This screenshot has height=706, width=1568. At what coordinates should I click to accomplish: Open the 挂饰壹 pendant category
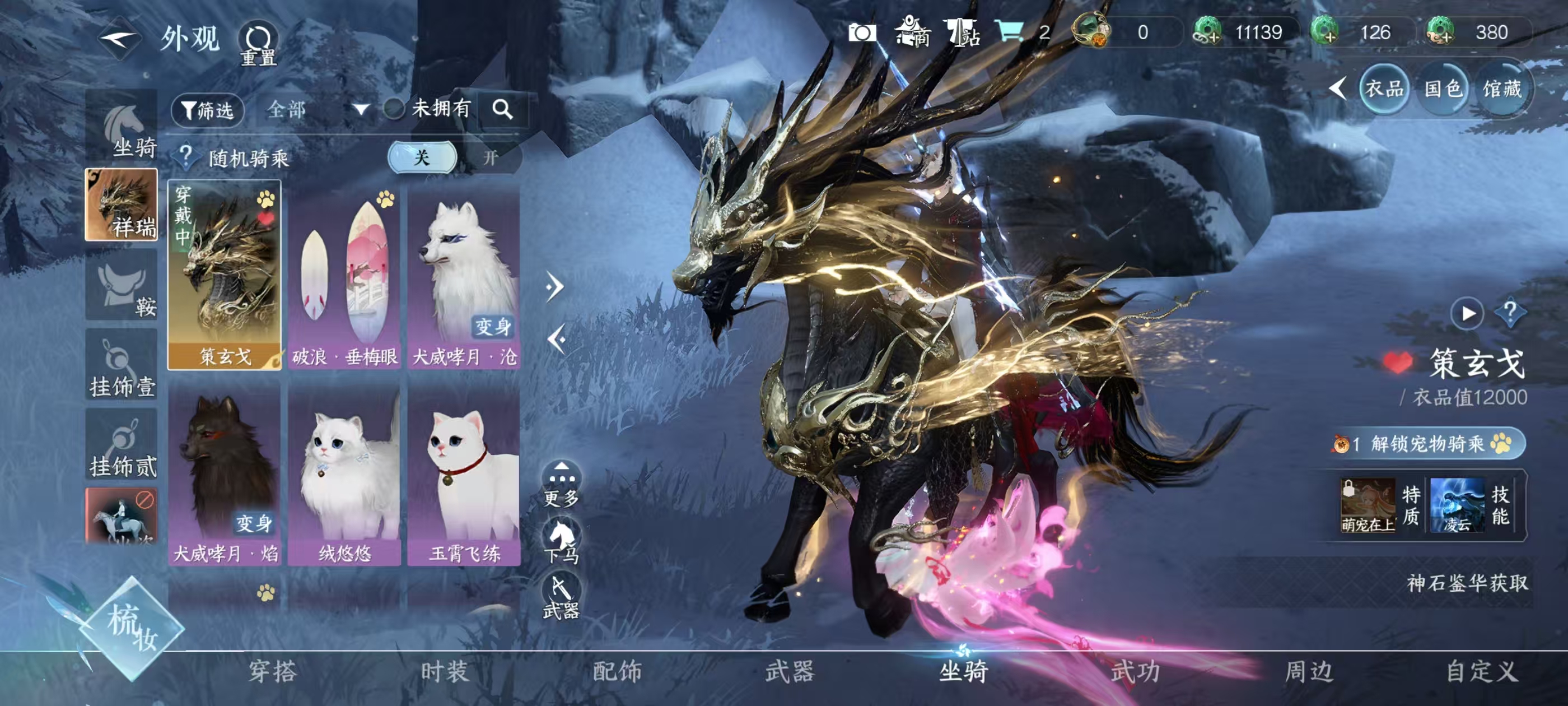point(122,366)
